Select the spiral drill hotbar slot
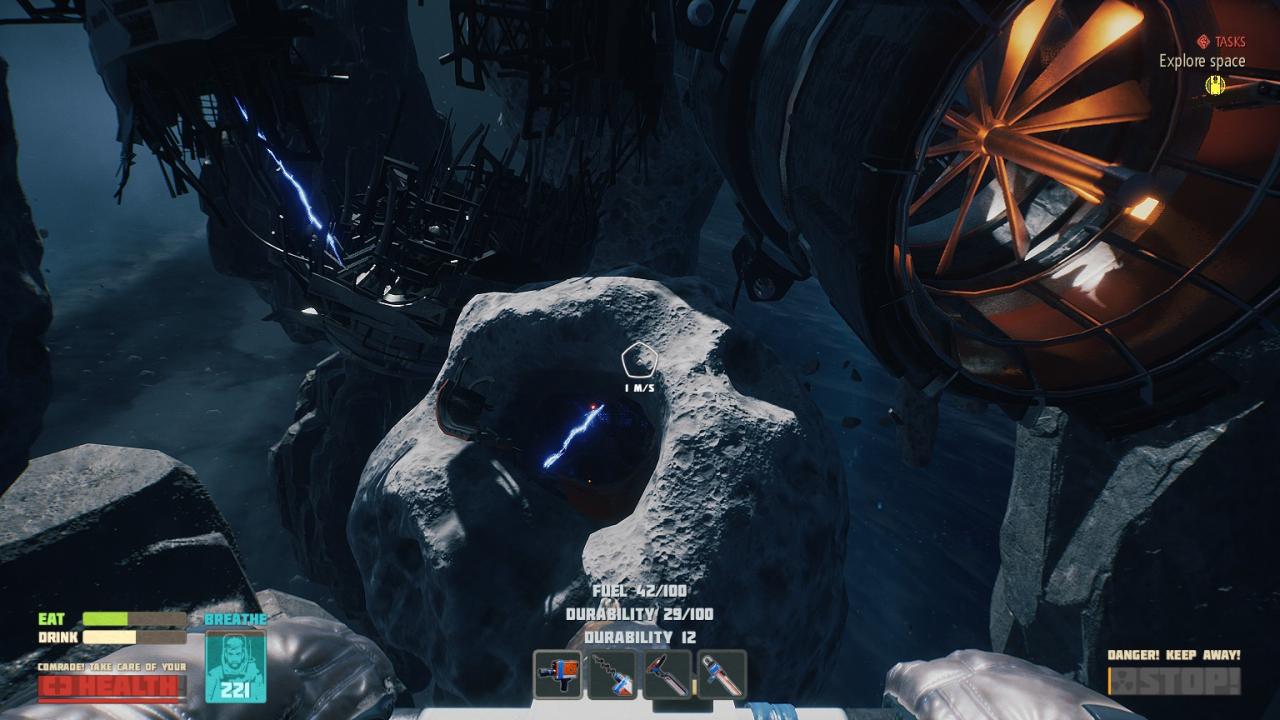This screenshot has width=1280, height=720. 612,673
